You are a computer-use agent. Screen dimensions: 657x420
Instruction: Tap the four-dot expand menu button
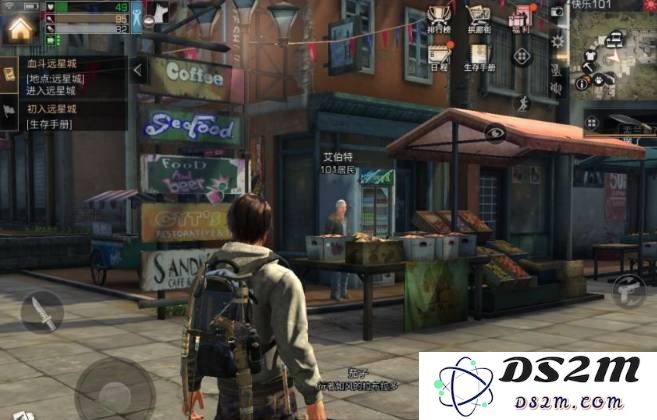coord(521,56)
